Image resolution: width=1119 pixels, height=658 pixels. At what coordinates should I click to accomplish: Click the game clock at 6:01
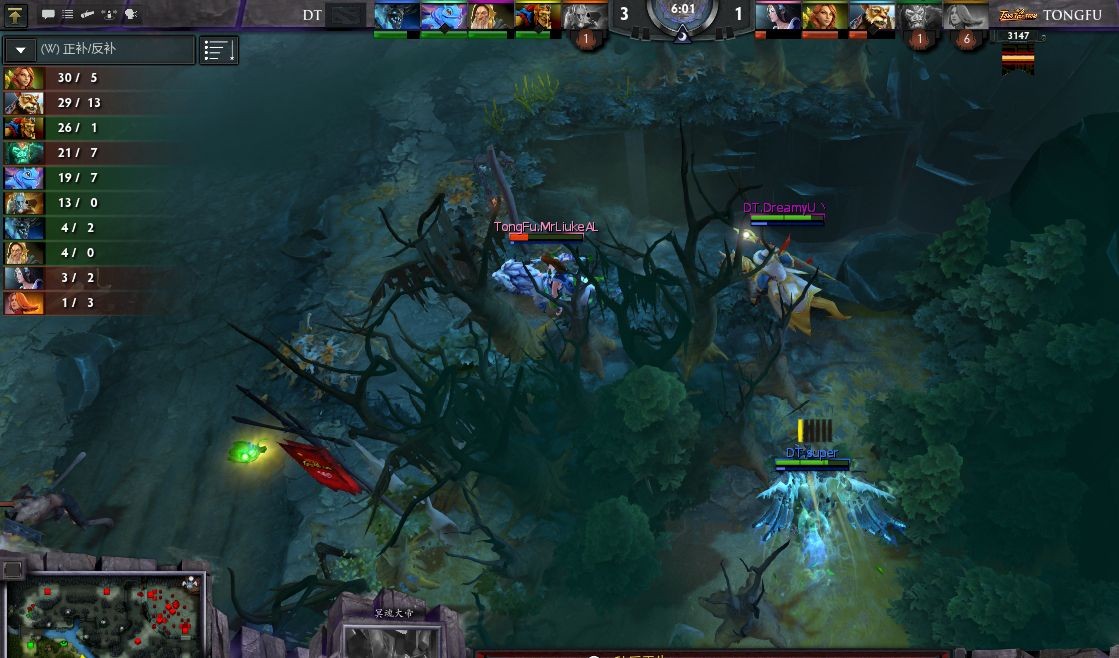tap(683, 10)
